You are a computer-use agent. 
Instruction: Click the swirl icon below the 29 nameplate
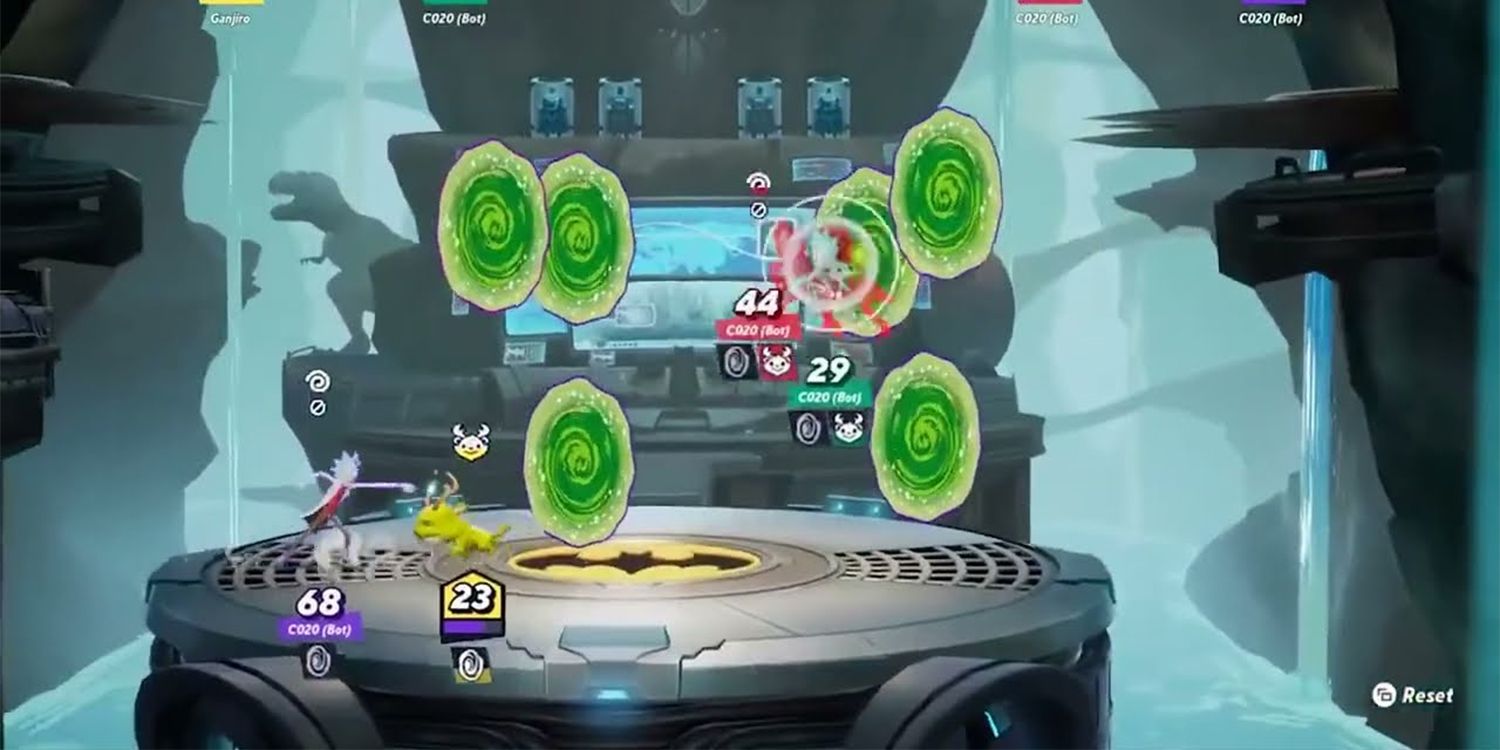808,428
